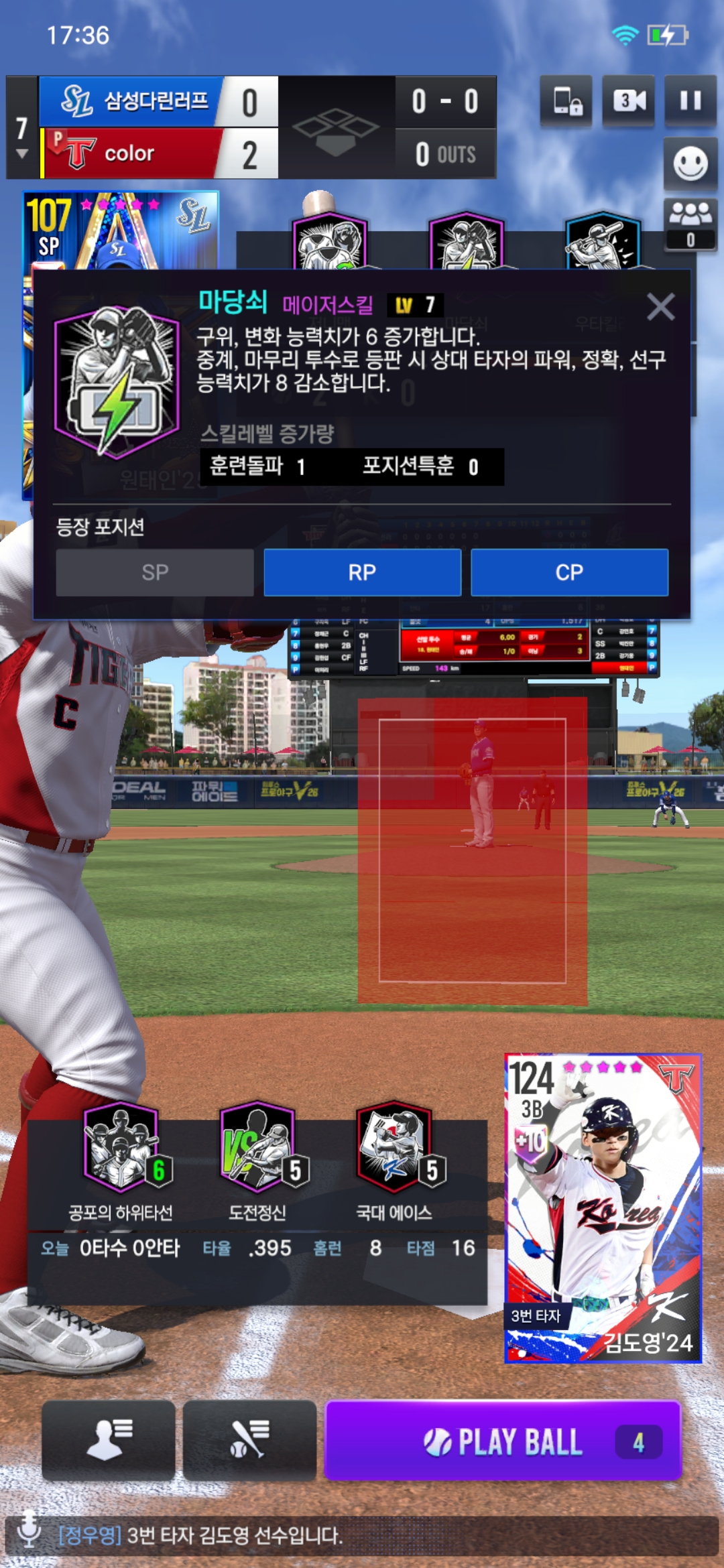This screenshot has width=724, height=1568.
Task: Open the smiley emoji menu
Action: [690, 164]
